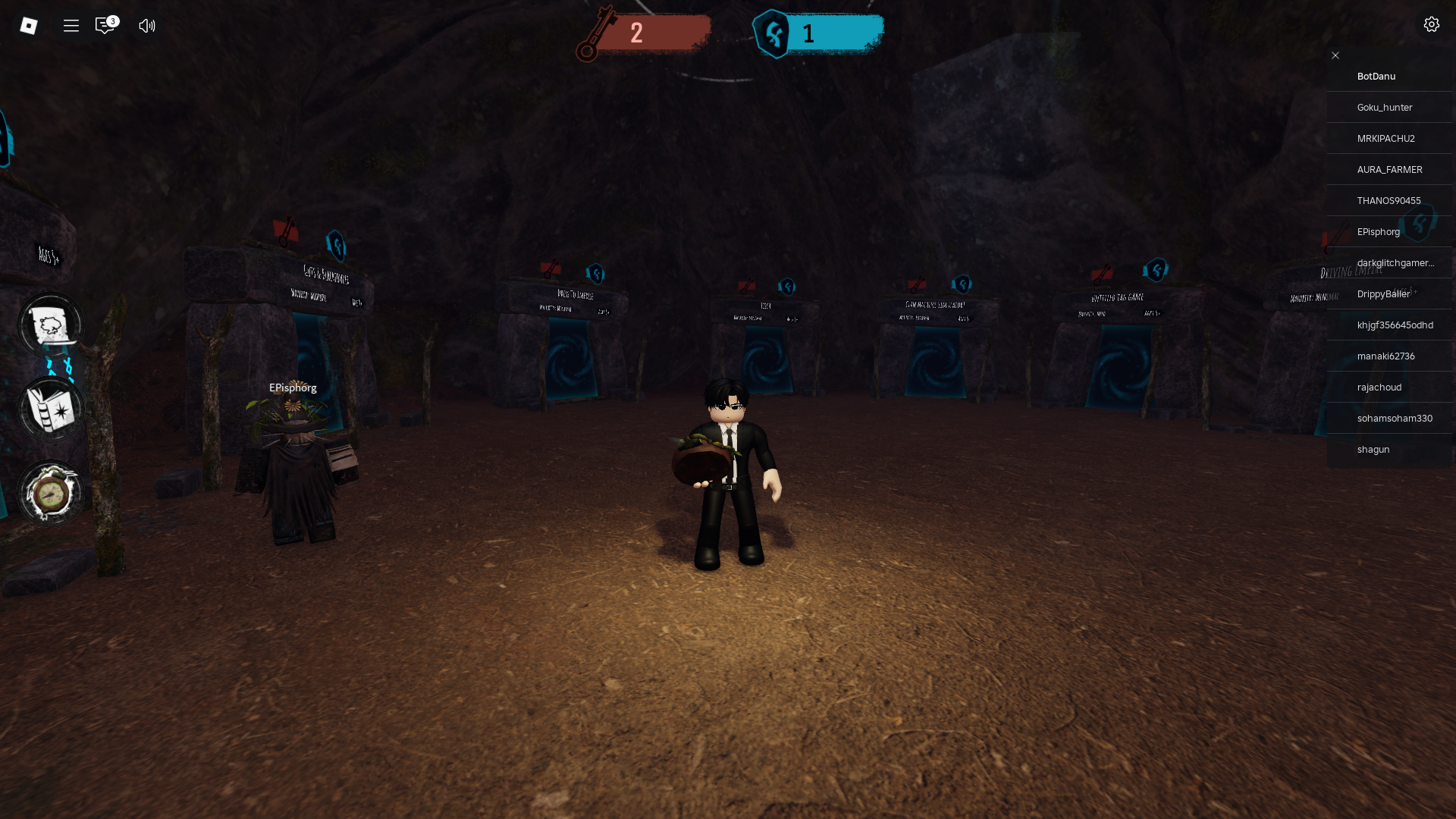1456x819 pixels.
Task: Close the player list panel
Action: pos(1335,55)
